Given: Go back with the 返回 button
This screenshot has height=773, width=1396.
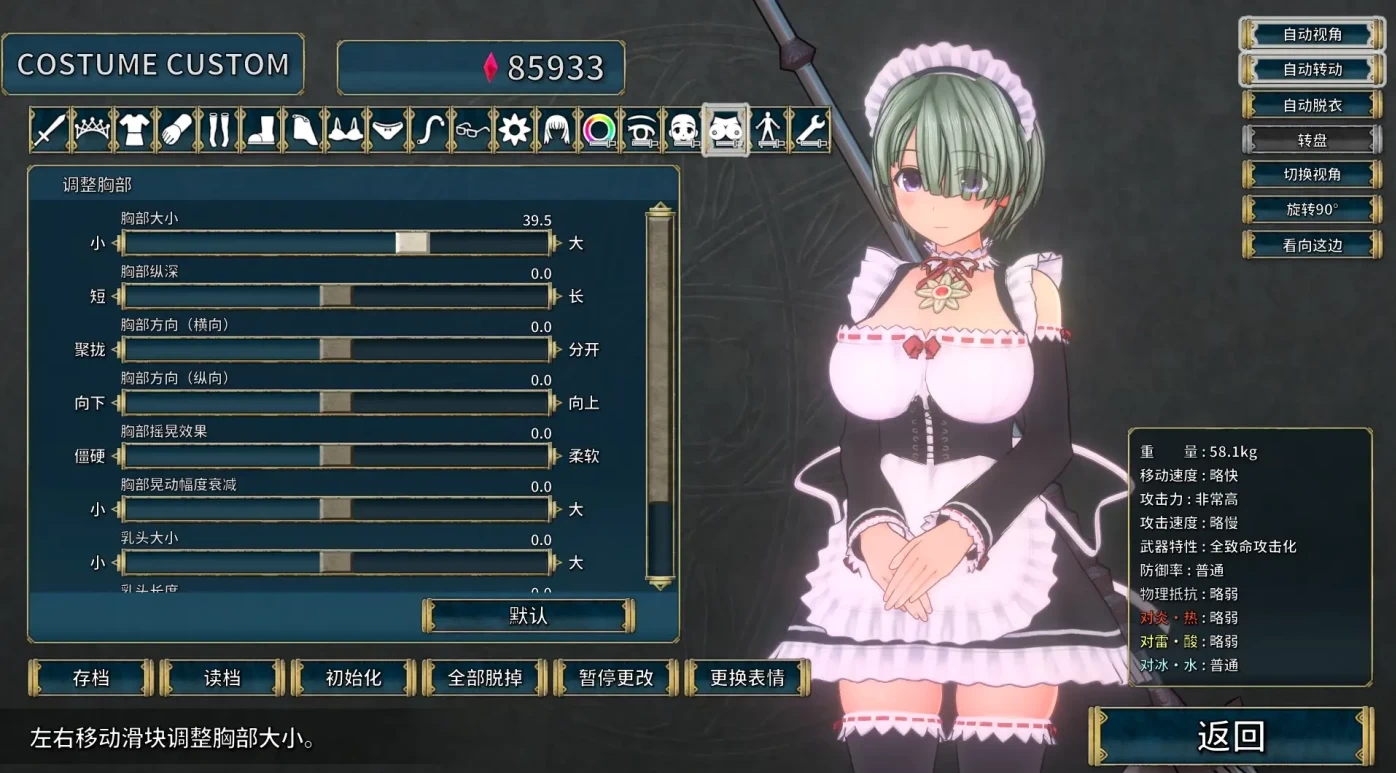Looking at the screenshot, I should point(1231,737).
